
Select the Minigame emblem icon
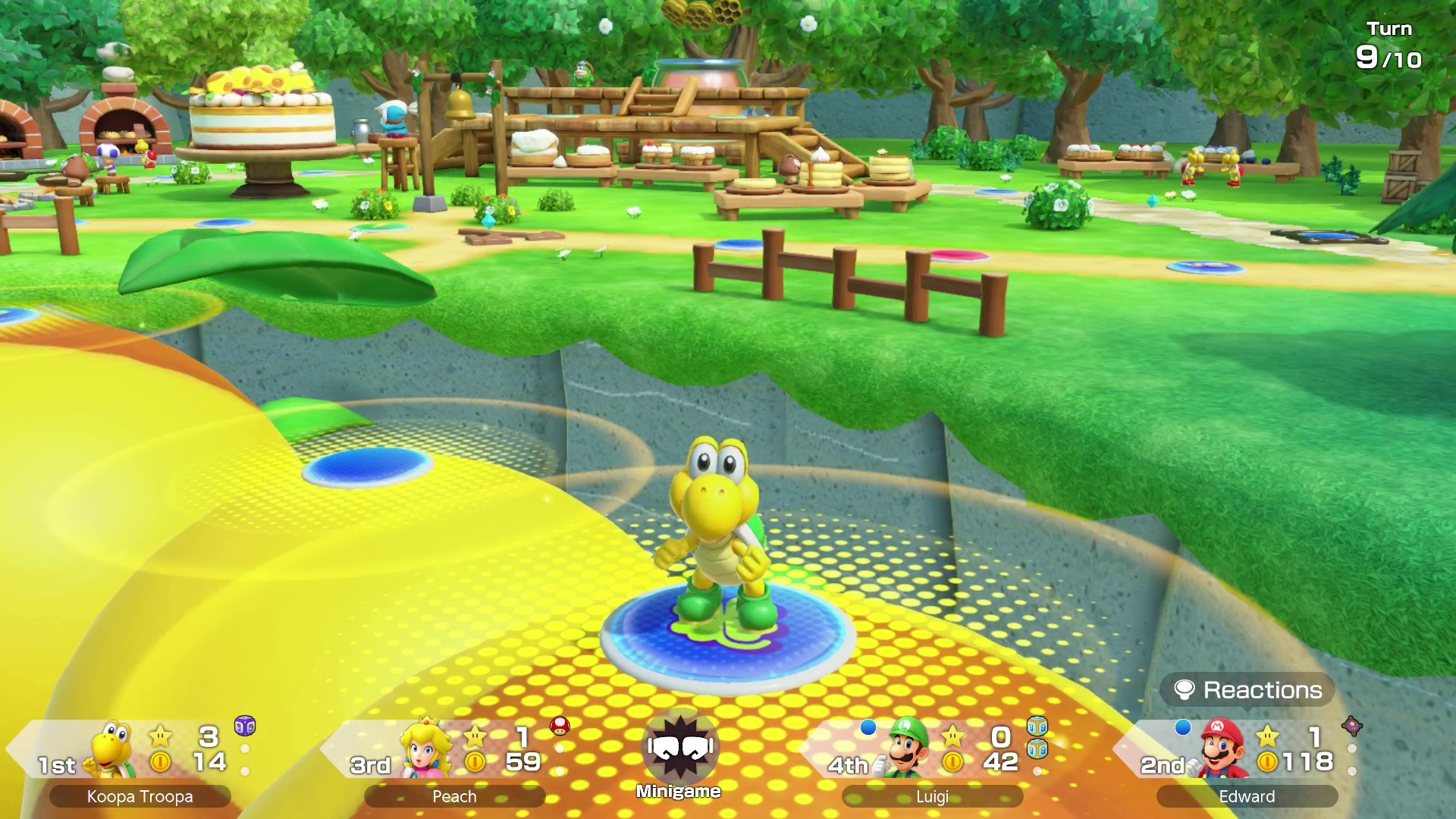(x=679, y=747)
